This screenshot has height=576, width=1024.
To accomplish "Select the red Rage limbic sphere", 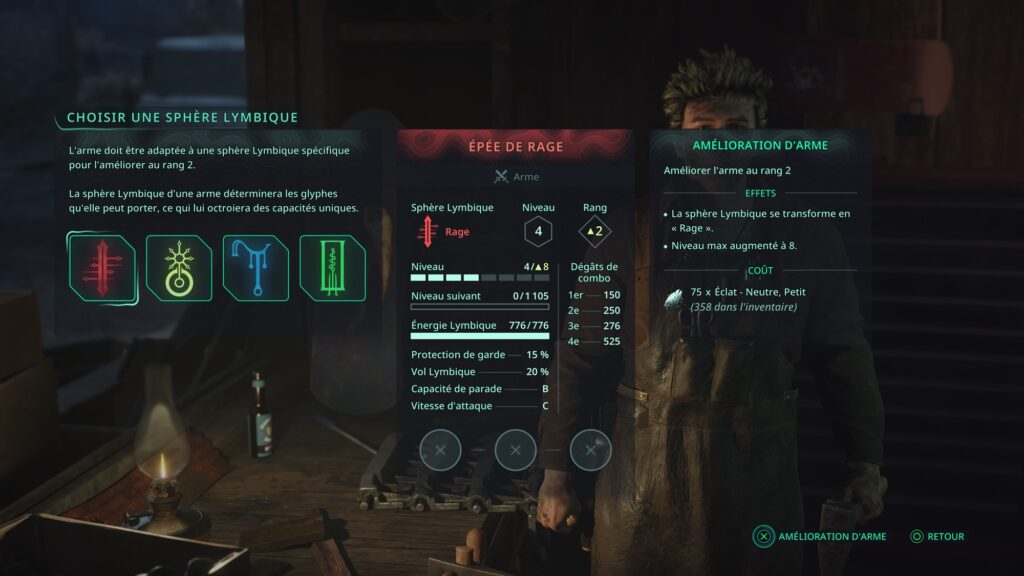I will [x=101, y=268].
